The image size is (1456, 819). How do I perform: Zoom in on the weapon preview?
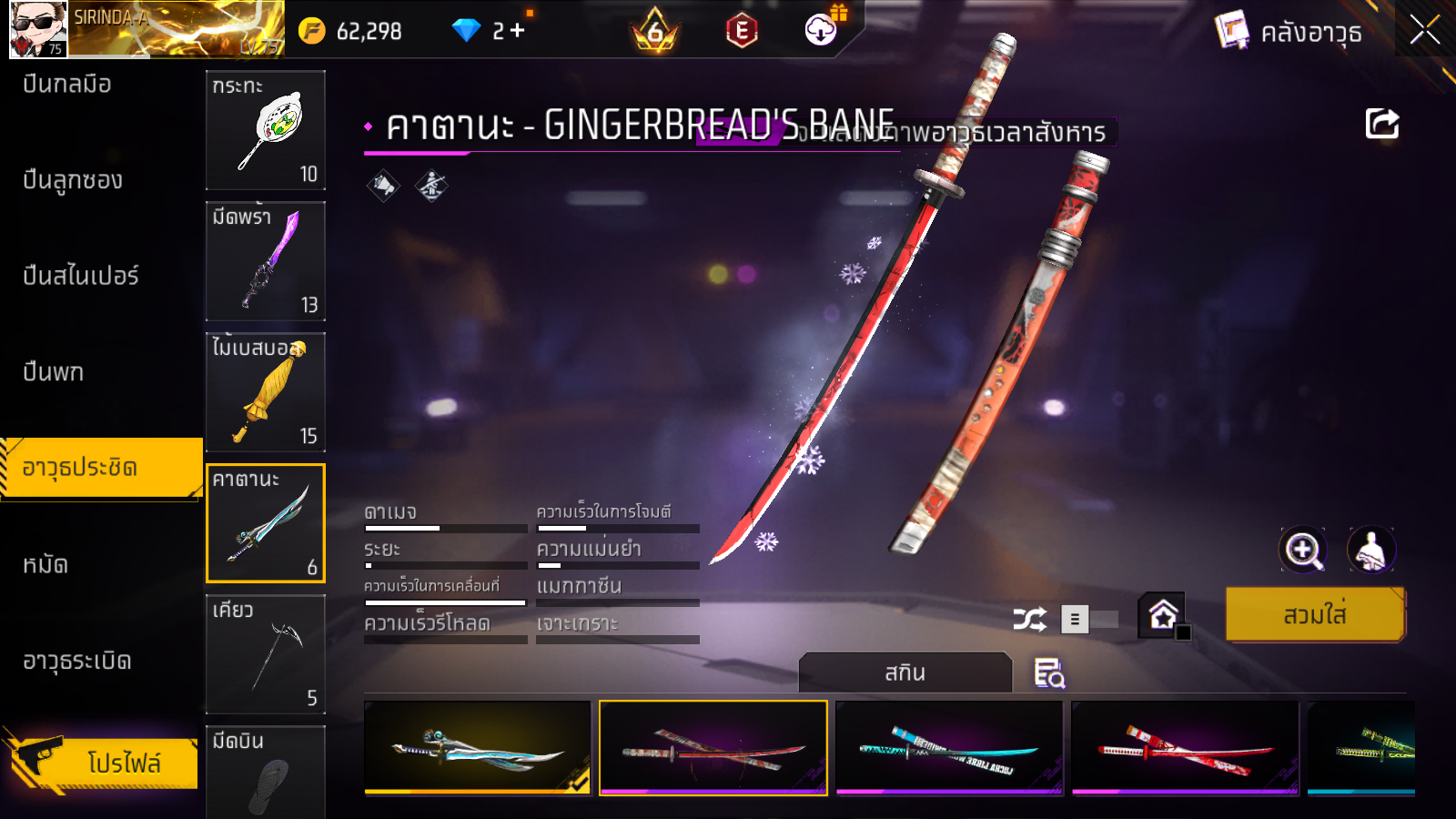pyautogui.click(x=1303, y=550)
